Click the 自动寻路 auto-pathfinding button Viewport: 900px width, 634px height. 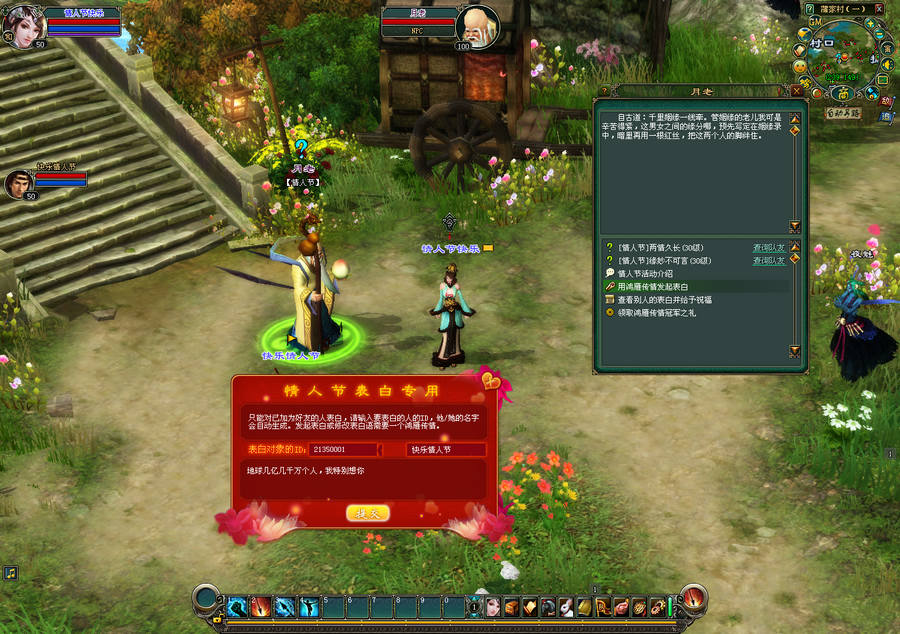[x=843, y=113]
